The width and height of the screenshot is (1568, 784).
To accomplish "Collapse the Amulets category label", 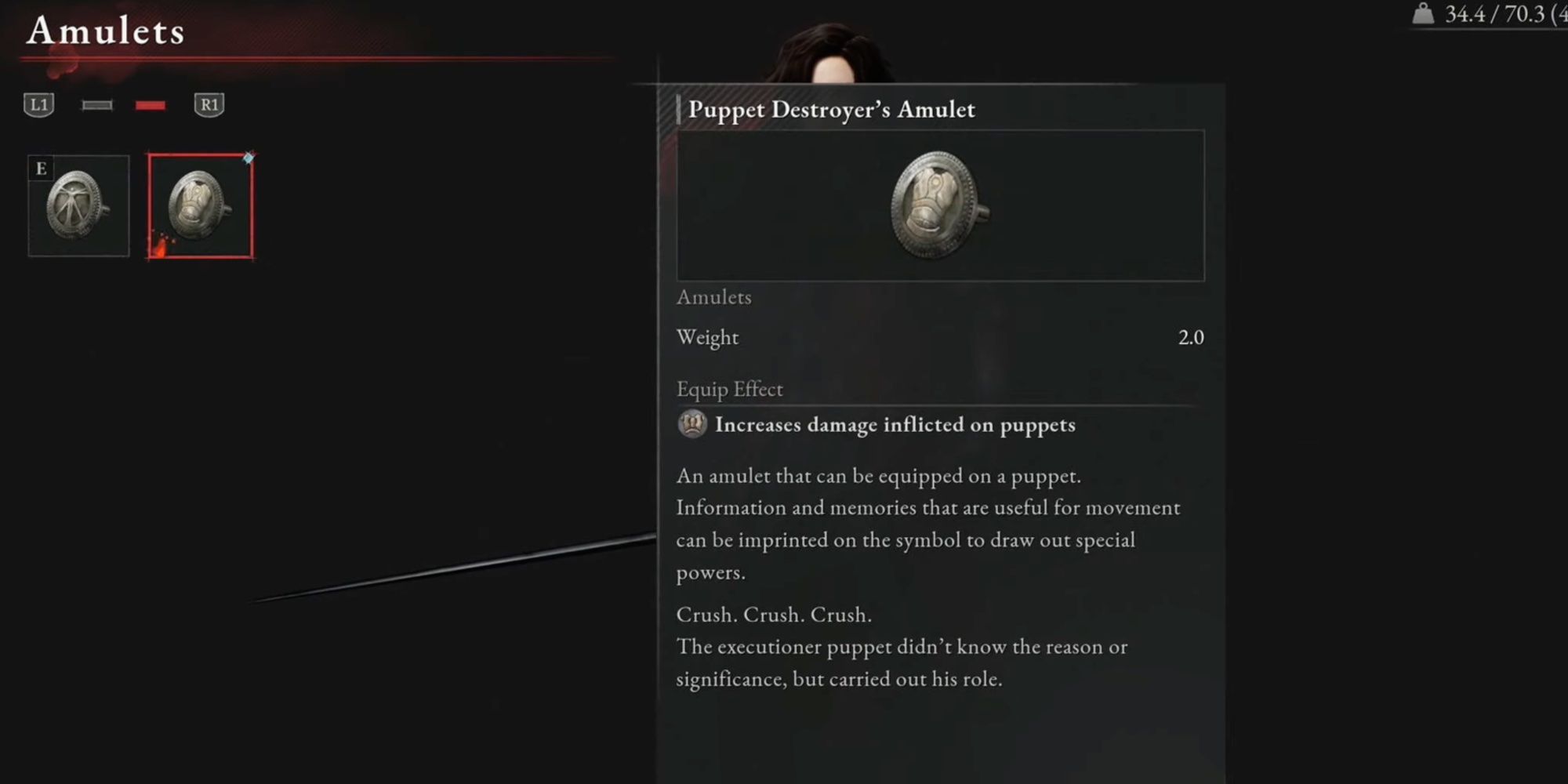I will [x=713, y=297].
